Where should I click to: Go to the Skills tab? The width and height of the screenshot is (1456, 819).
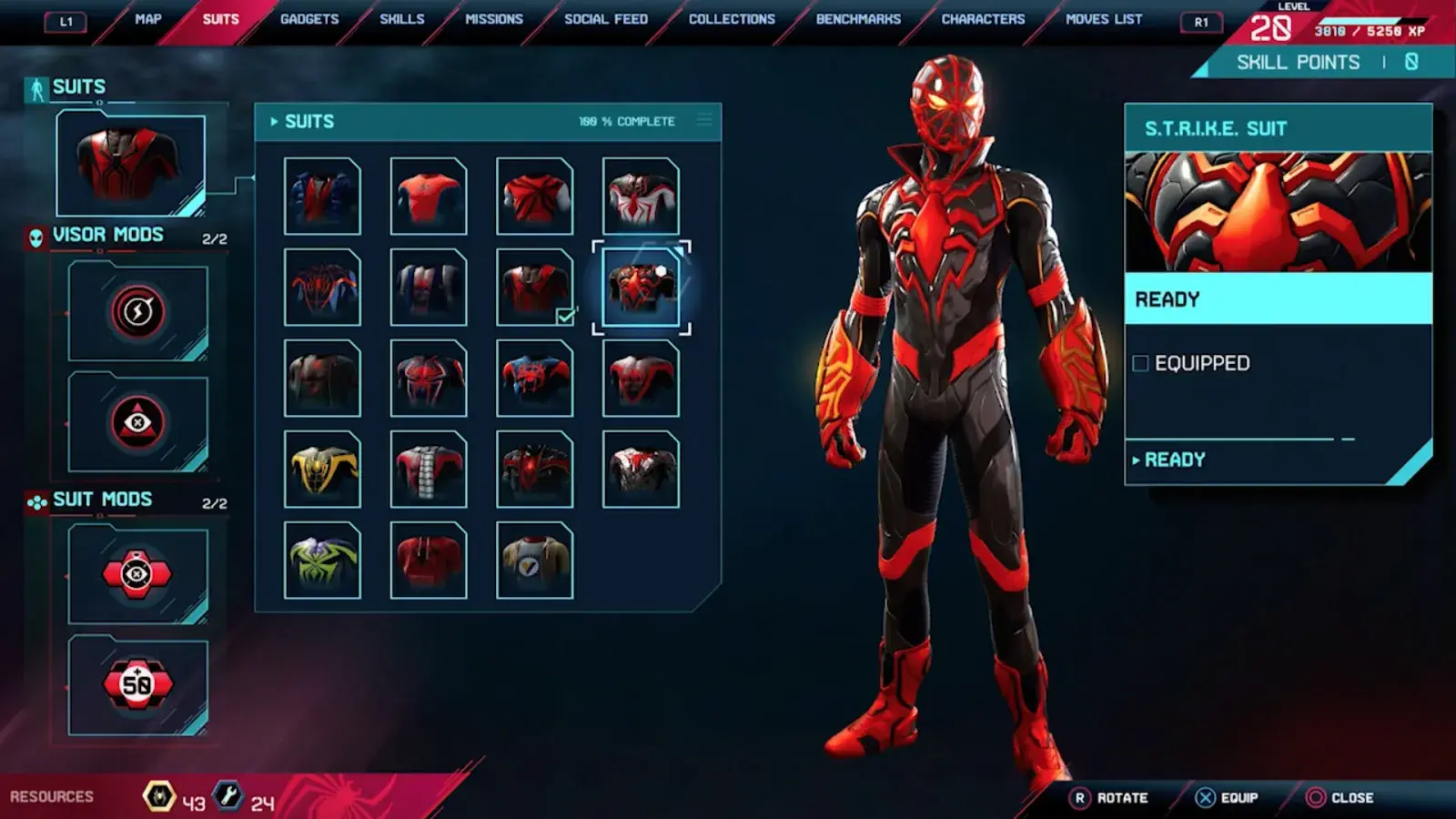tap(402, 19)
